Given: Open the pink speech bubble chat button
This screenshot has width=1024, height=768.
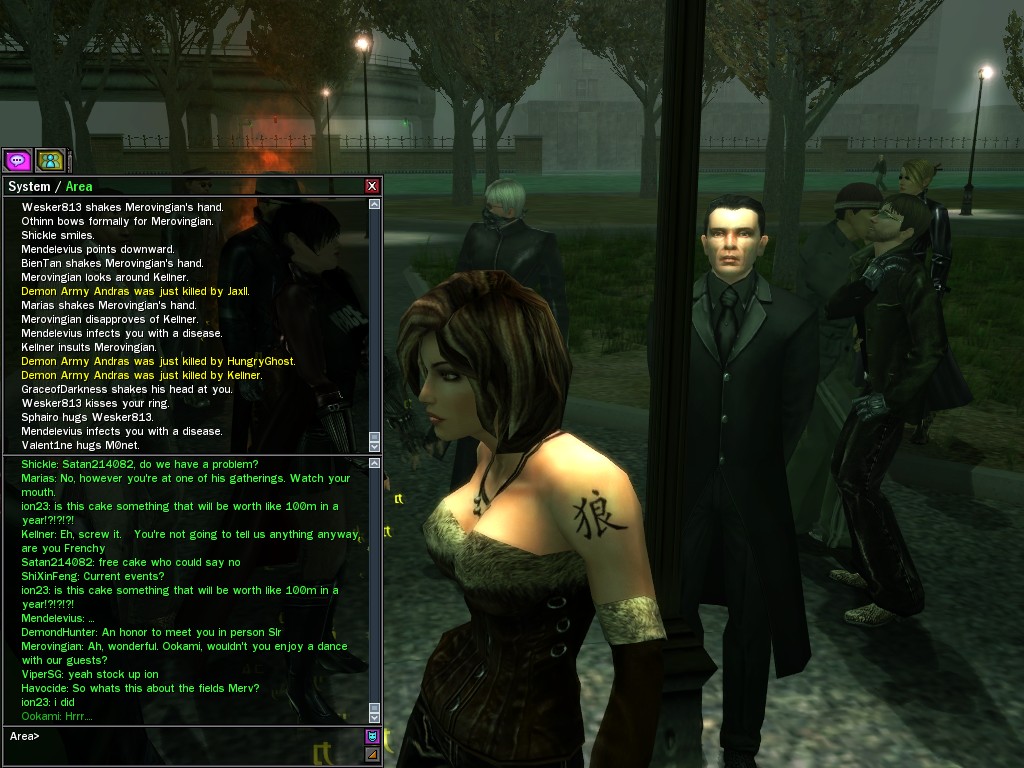Looking at the screenshot, I should coord(17,160).
